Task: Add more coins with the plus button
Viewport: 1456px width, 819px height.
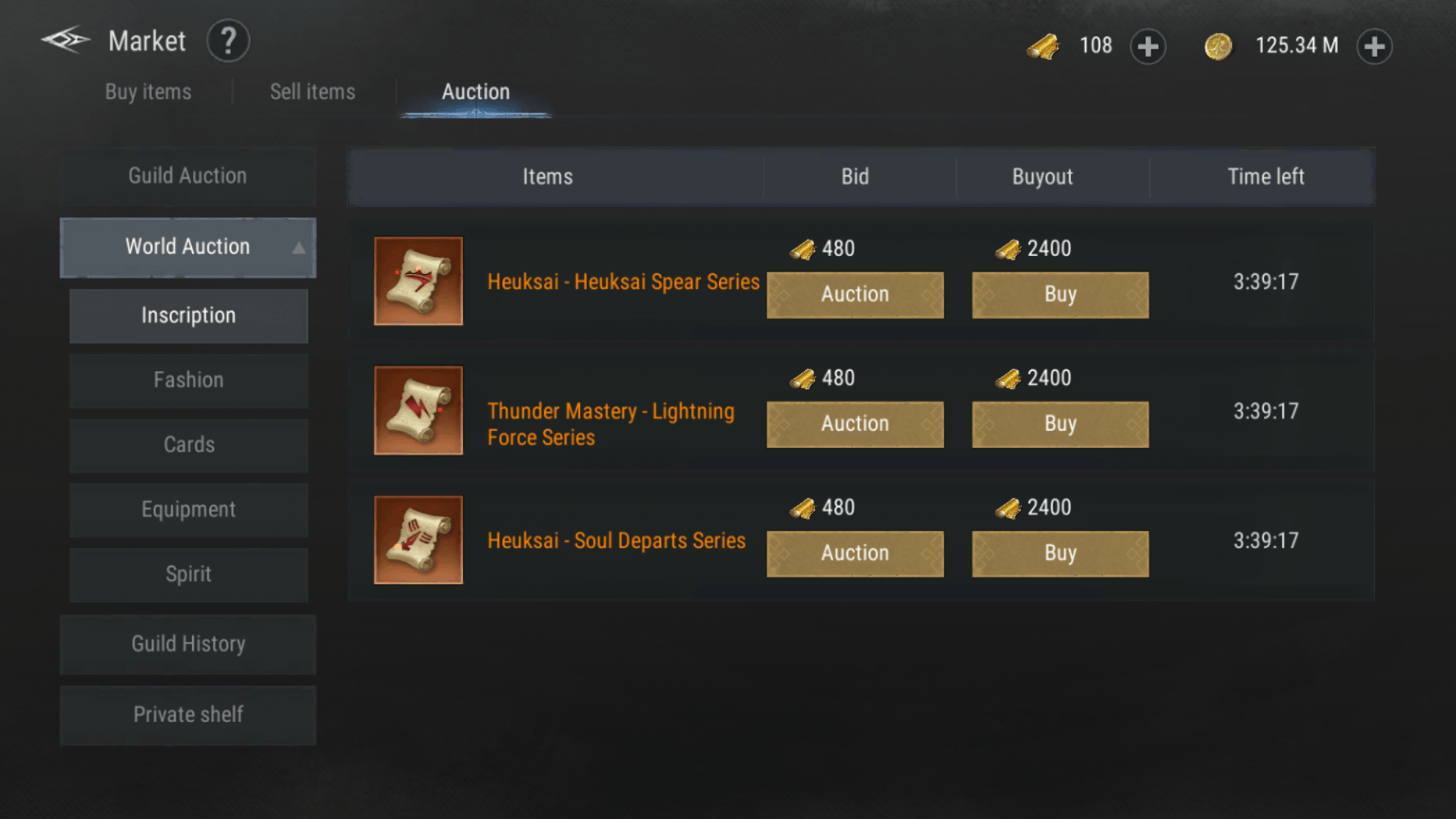Action: click(x=1374, y=46)
